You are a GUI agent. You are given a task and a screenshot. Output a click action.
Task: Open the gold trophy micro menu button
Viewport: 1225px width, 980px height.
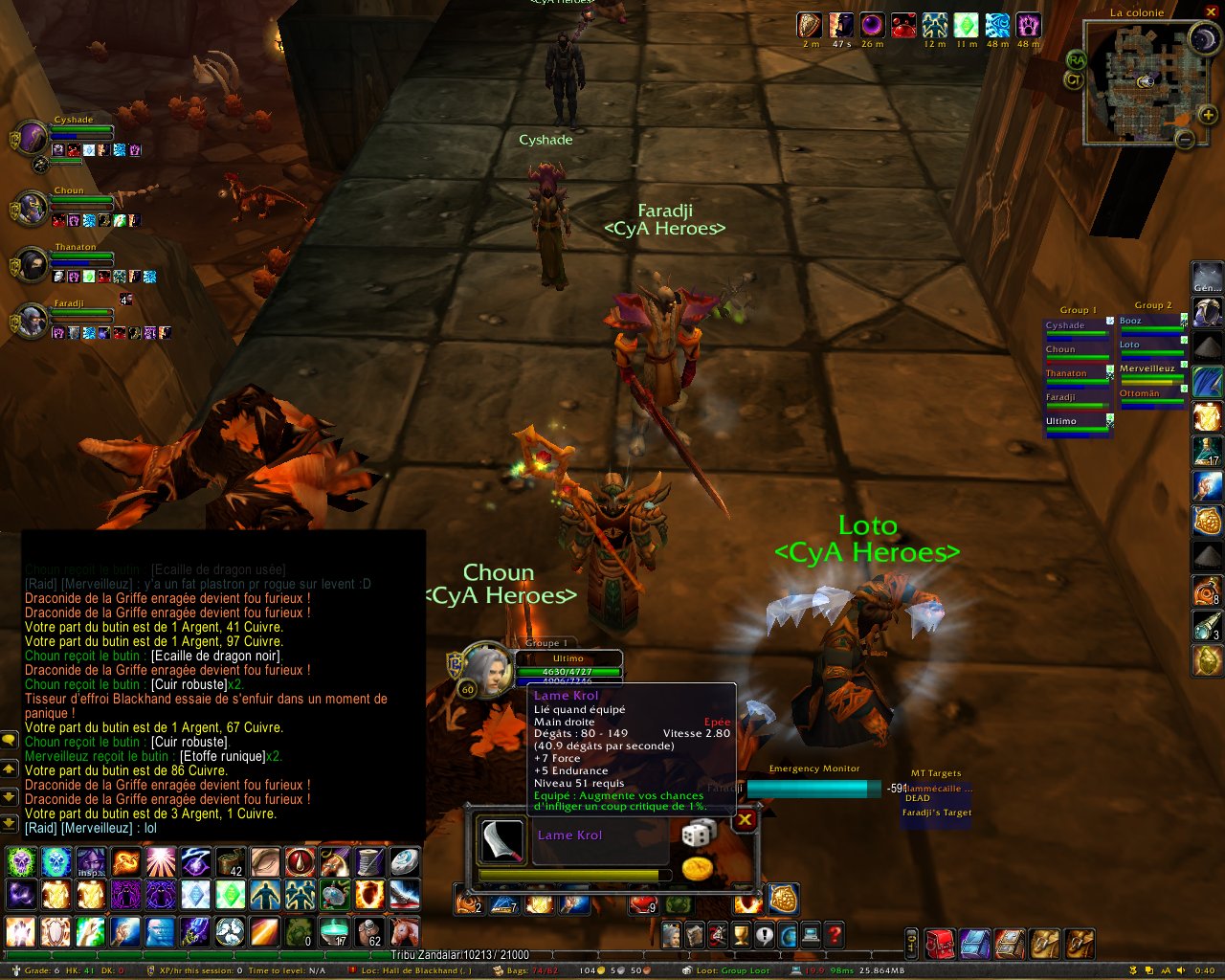point(741,934)
